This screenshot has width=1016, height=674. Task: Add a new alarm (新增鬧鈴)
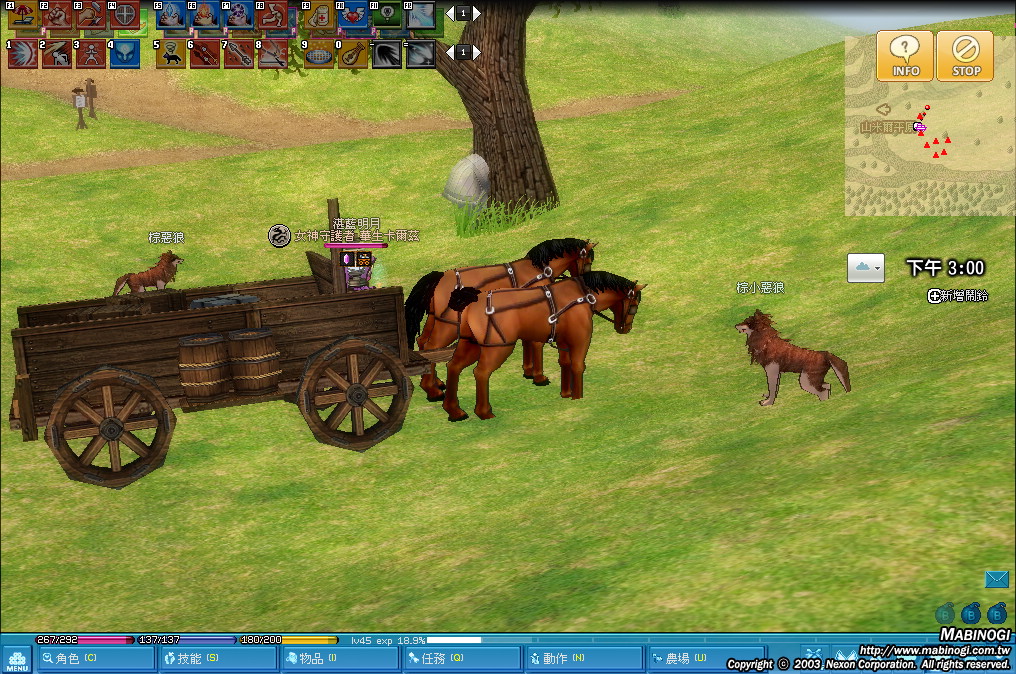(x=957, y=296)
